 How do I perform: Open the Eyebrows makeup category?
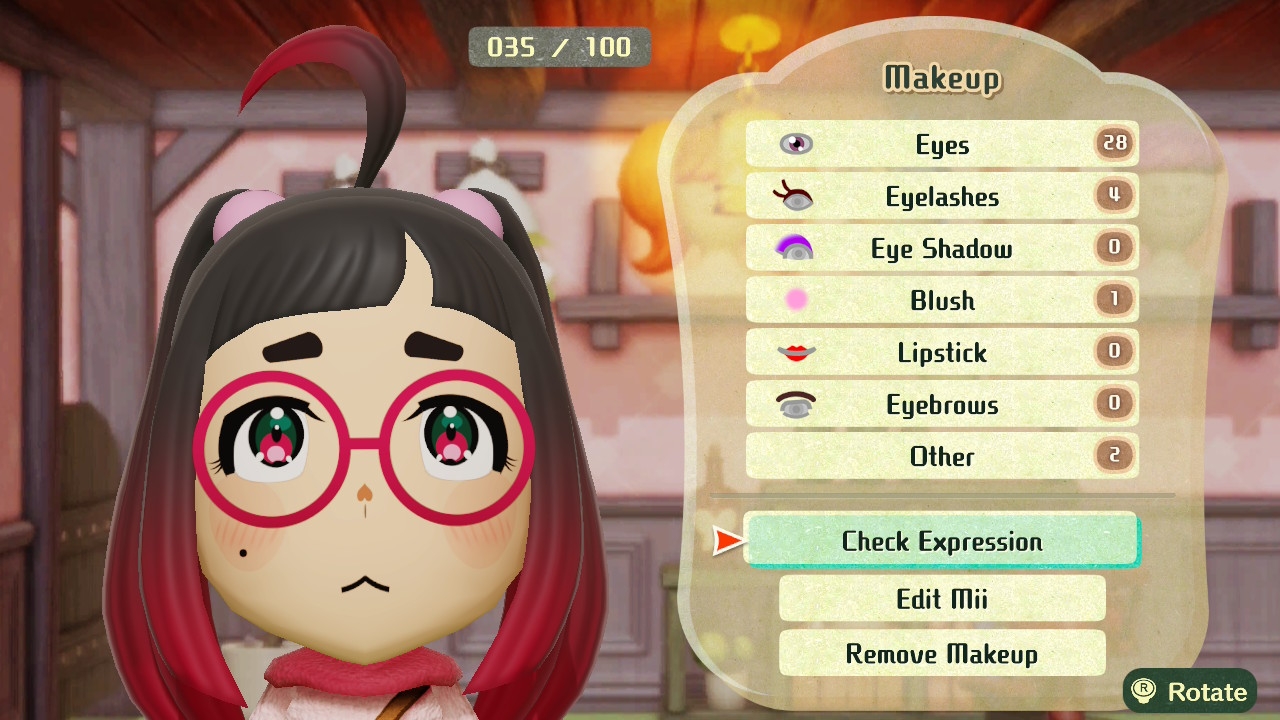point(941,404)
